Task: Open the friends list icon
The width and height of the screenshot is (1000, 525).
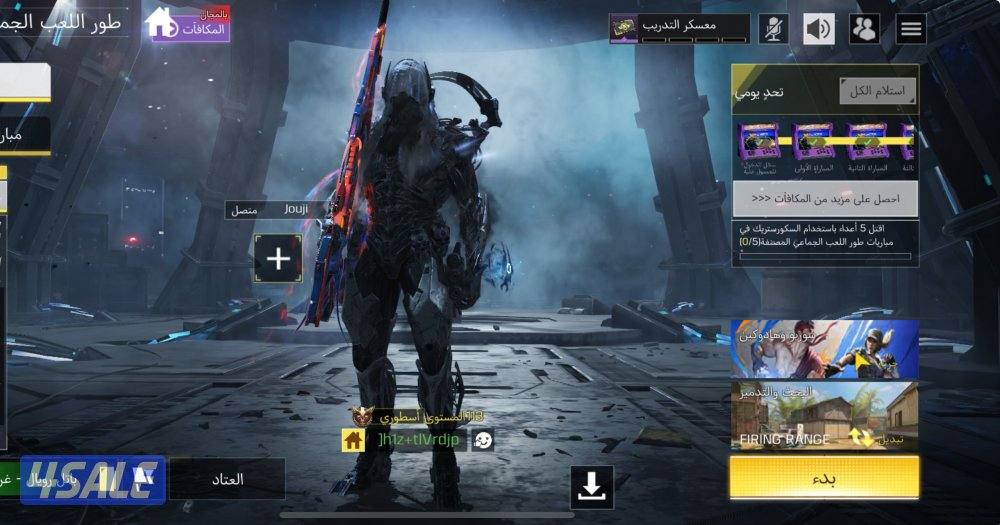Action: (864, 29)
